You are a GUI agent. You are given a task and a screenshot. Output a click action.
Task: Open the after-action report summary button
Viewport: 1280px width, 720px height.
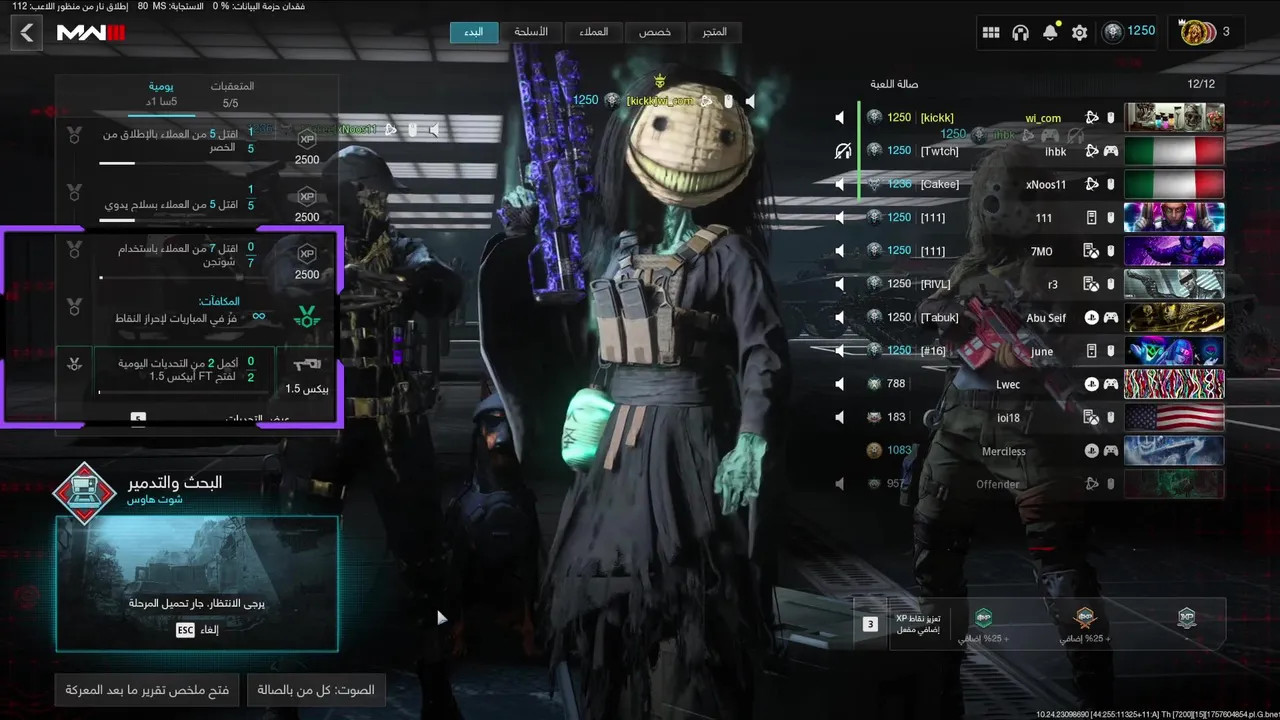[147, 690]
